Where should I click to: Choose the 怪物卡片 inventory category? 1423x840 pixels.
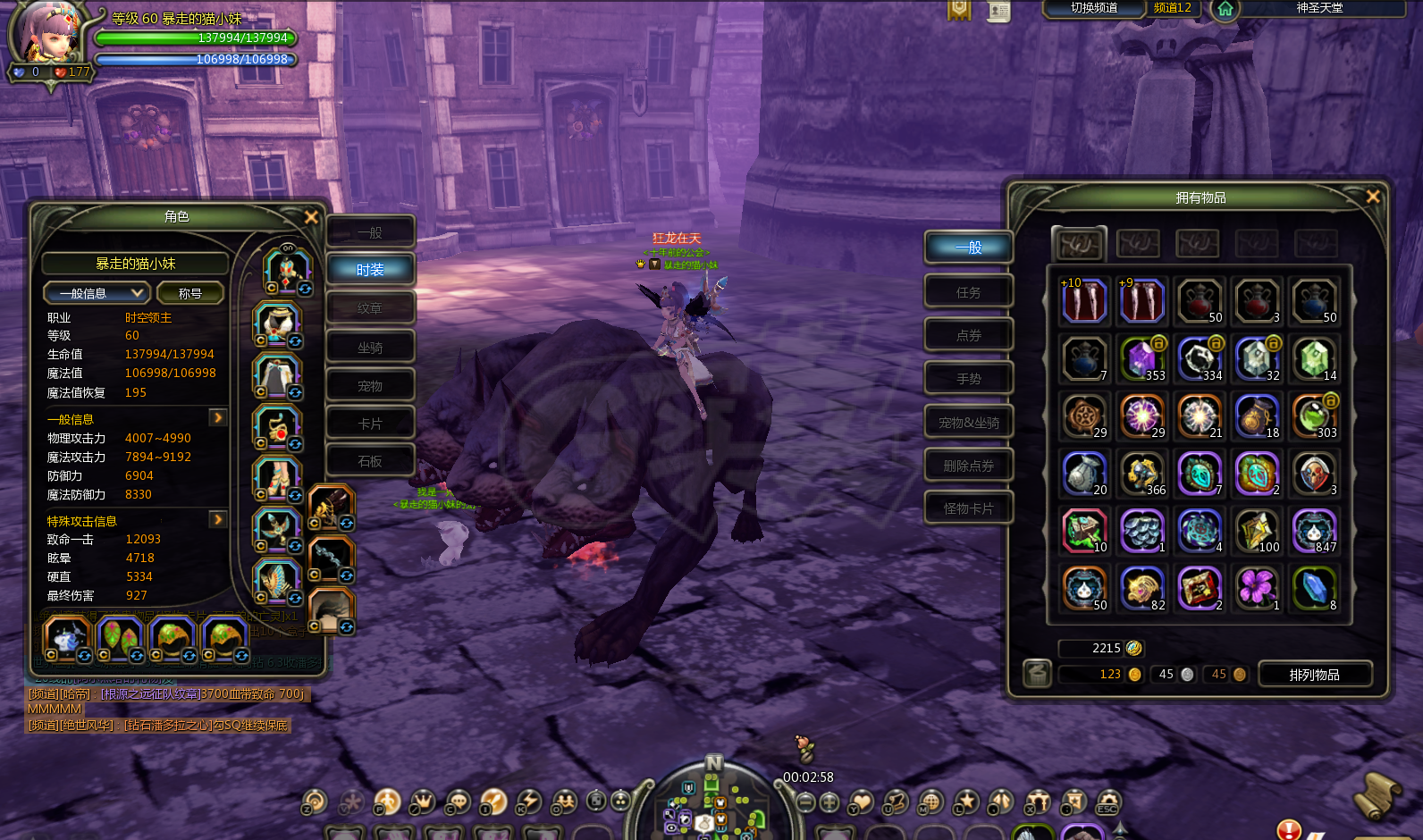[968, 508]
